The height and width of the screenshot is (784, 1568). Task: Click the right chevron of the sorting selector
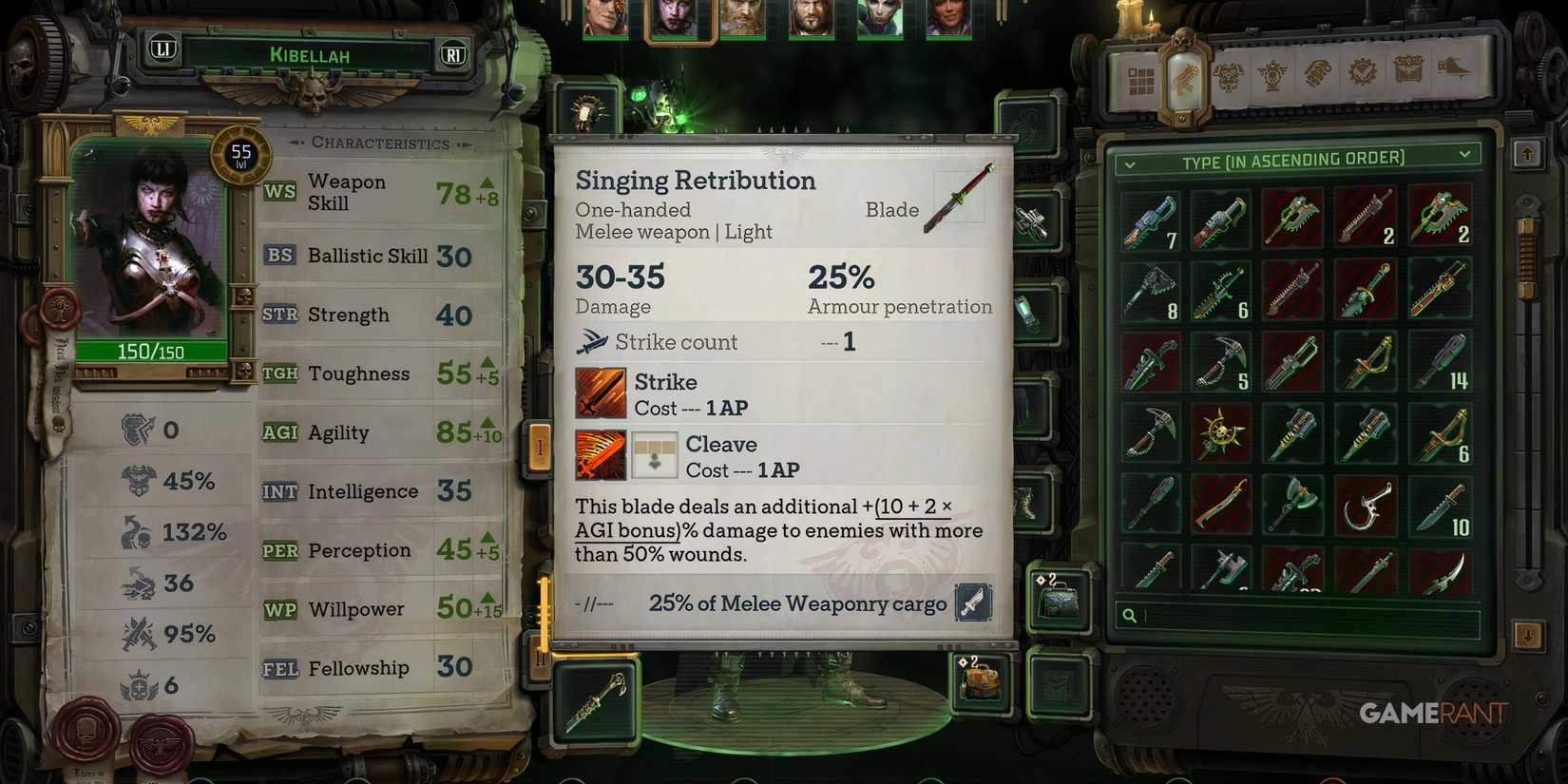click(1466, 158)
